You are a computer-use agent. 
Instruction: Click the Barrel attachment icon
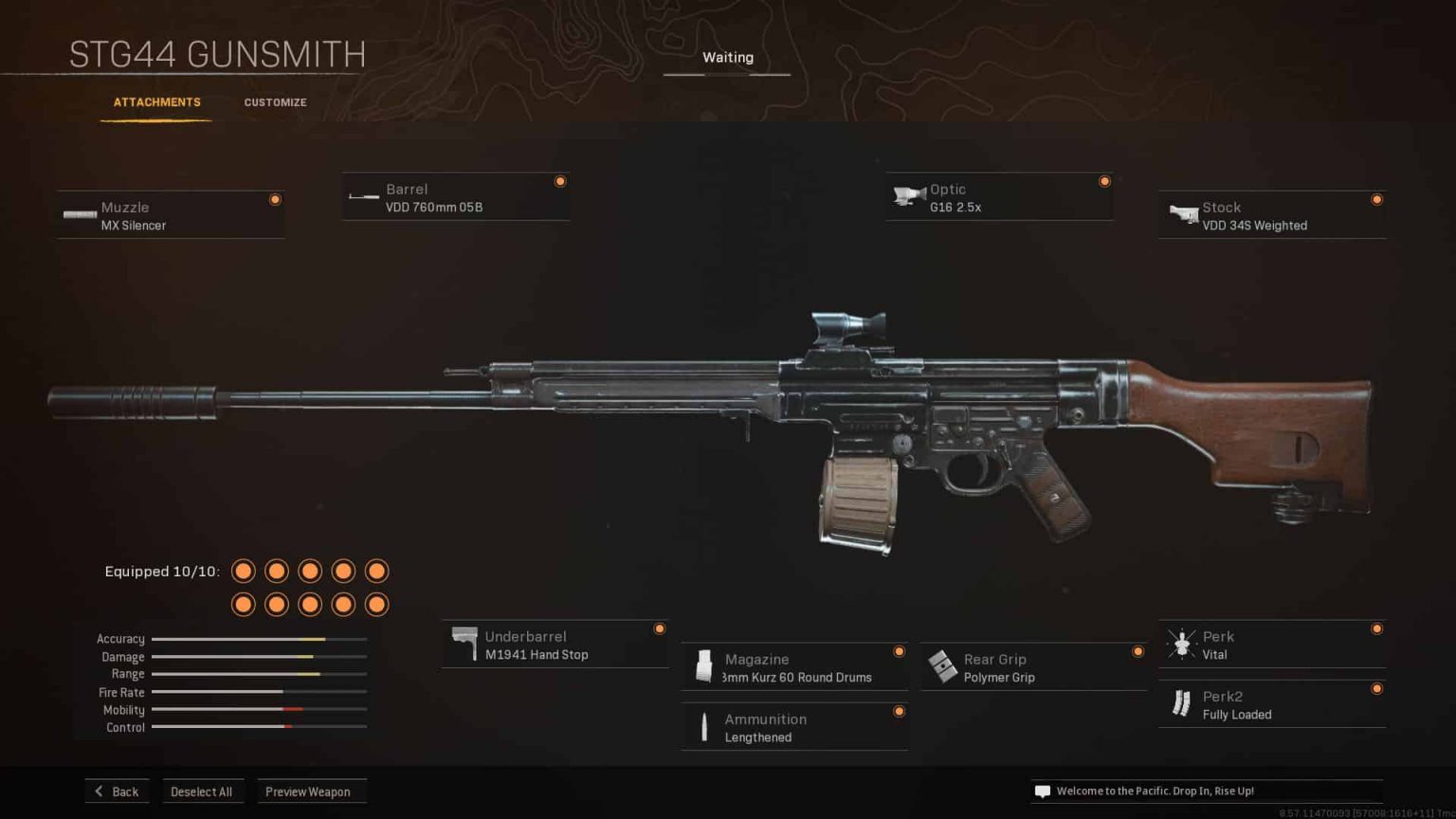coord(363,196)
